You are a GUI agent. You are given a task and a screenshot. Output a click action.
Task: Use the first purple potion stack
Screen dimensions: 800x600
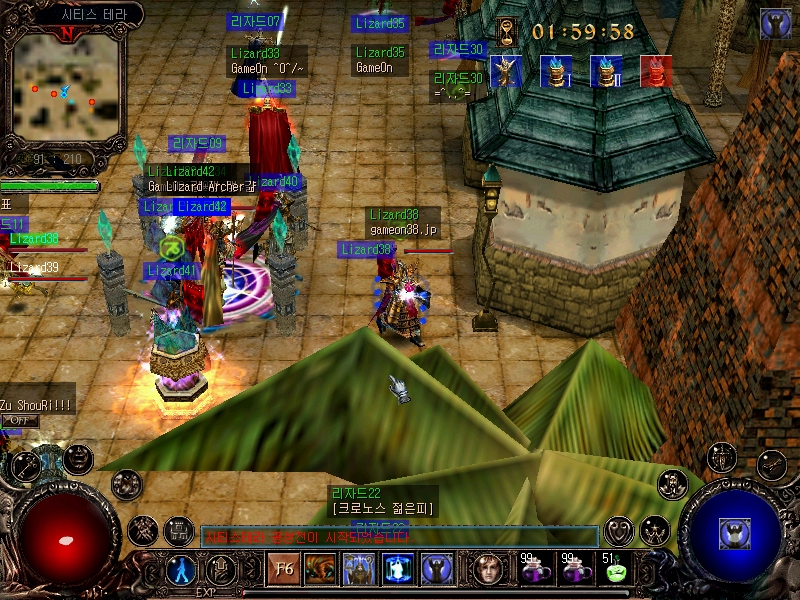coord(532,570)
